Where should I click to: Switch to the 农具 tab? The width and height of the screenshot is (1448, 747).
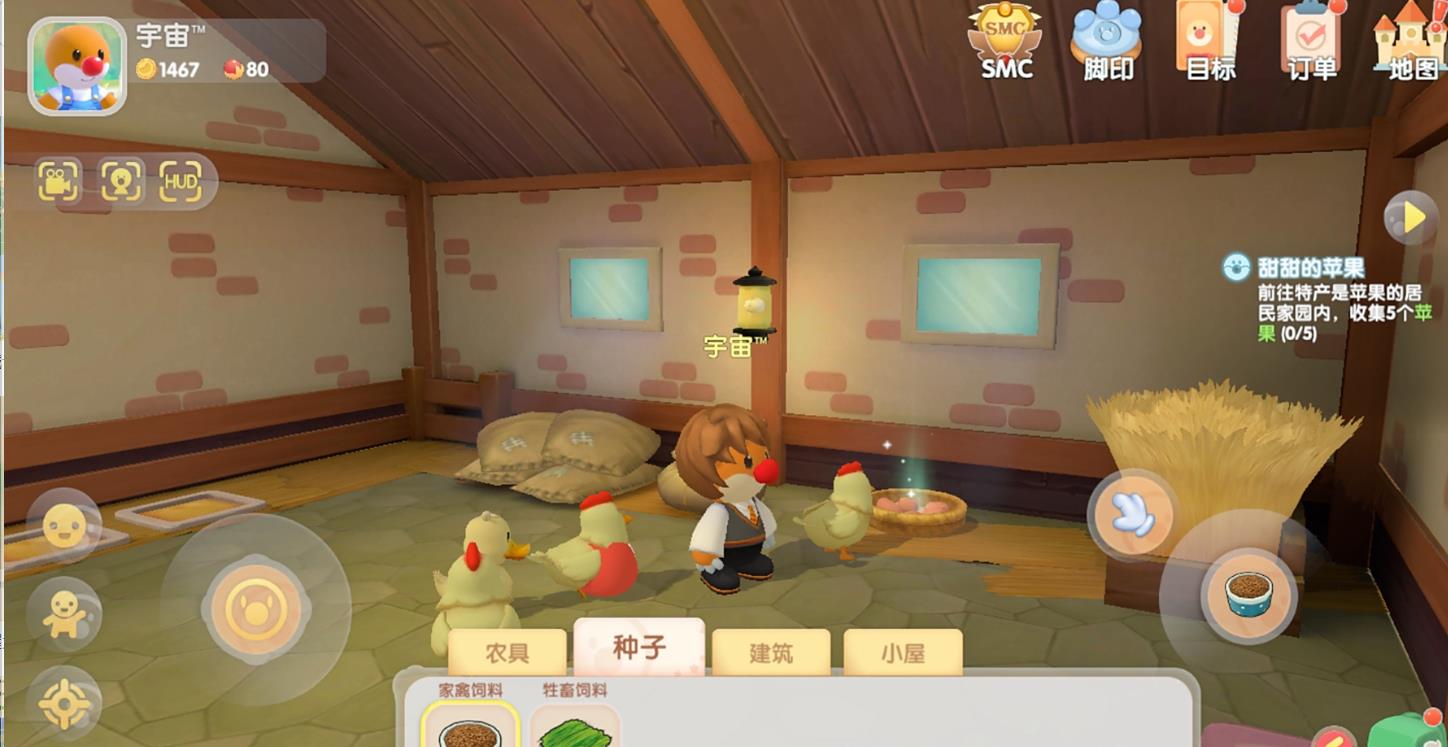coord(510,651)
